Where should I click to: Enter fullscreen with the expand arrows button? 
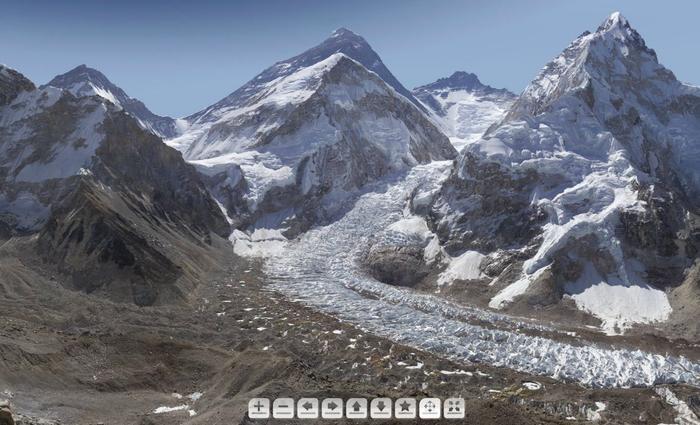[x=454, y=407]
